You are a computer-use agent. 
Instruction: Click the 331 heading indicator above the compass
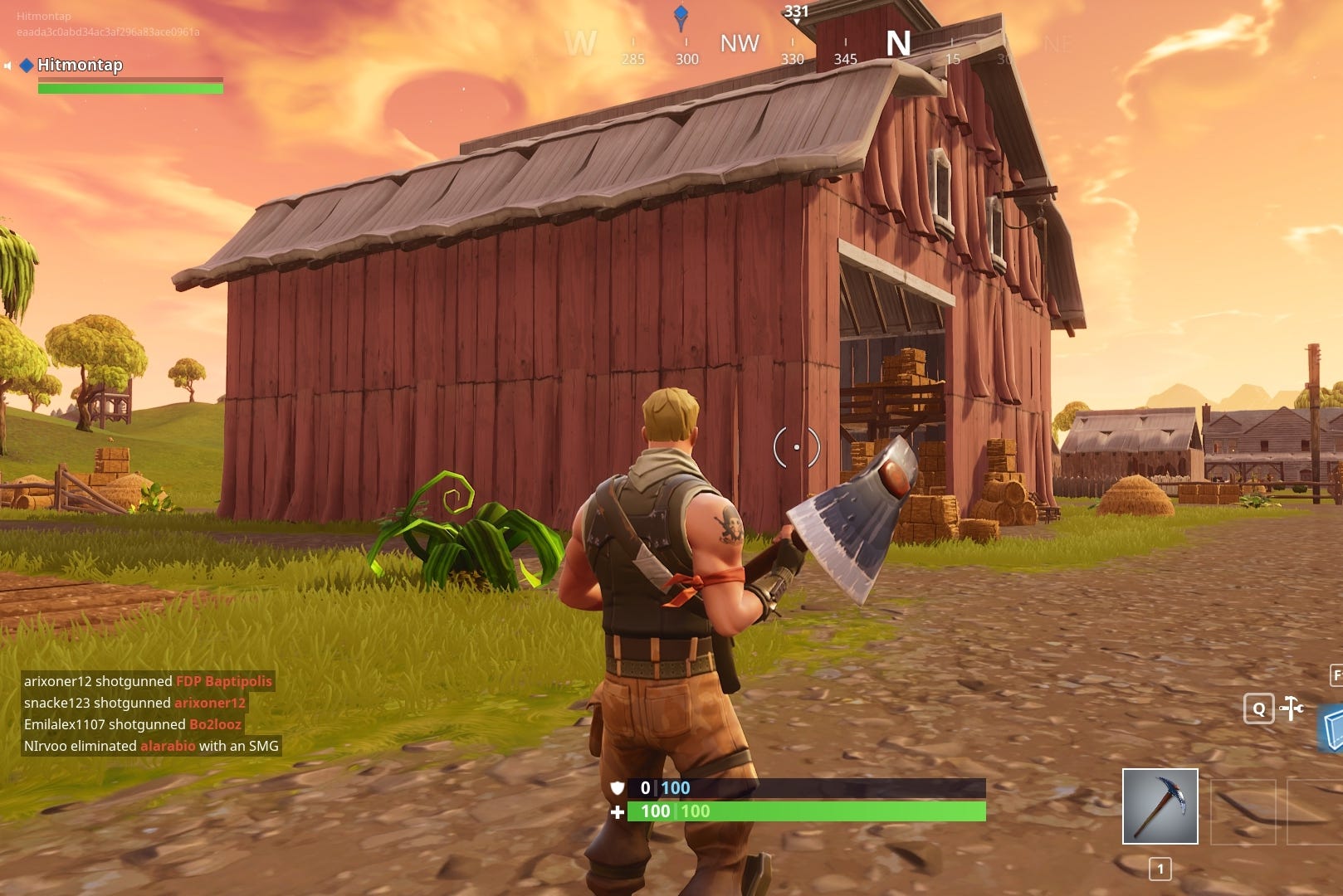795,12
